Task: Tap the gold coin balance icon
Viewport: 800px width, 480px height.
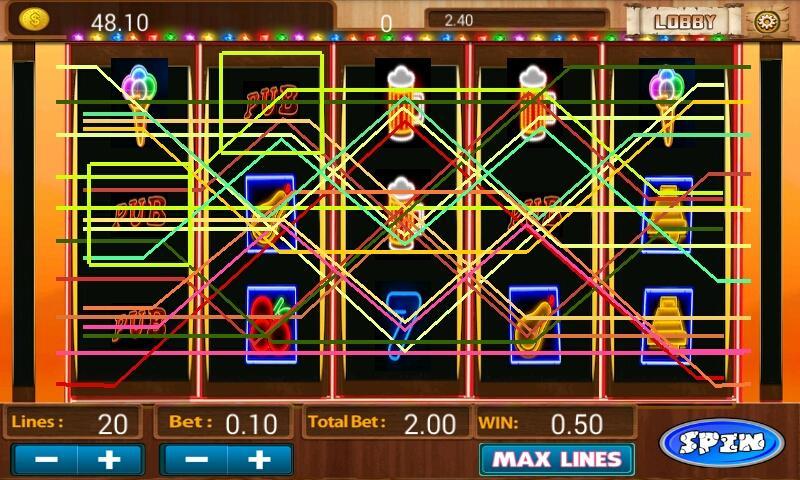Action: [34, 19]
